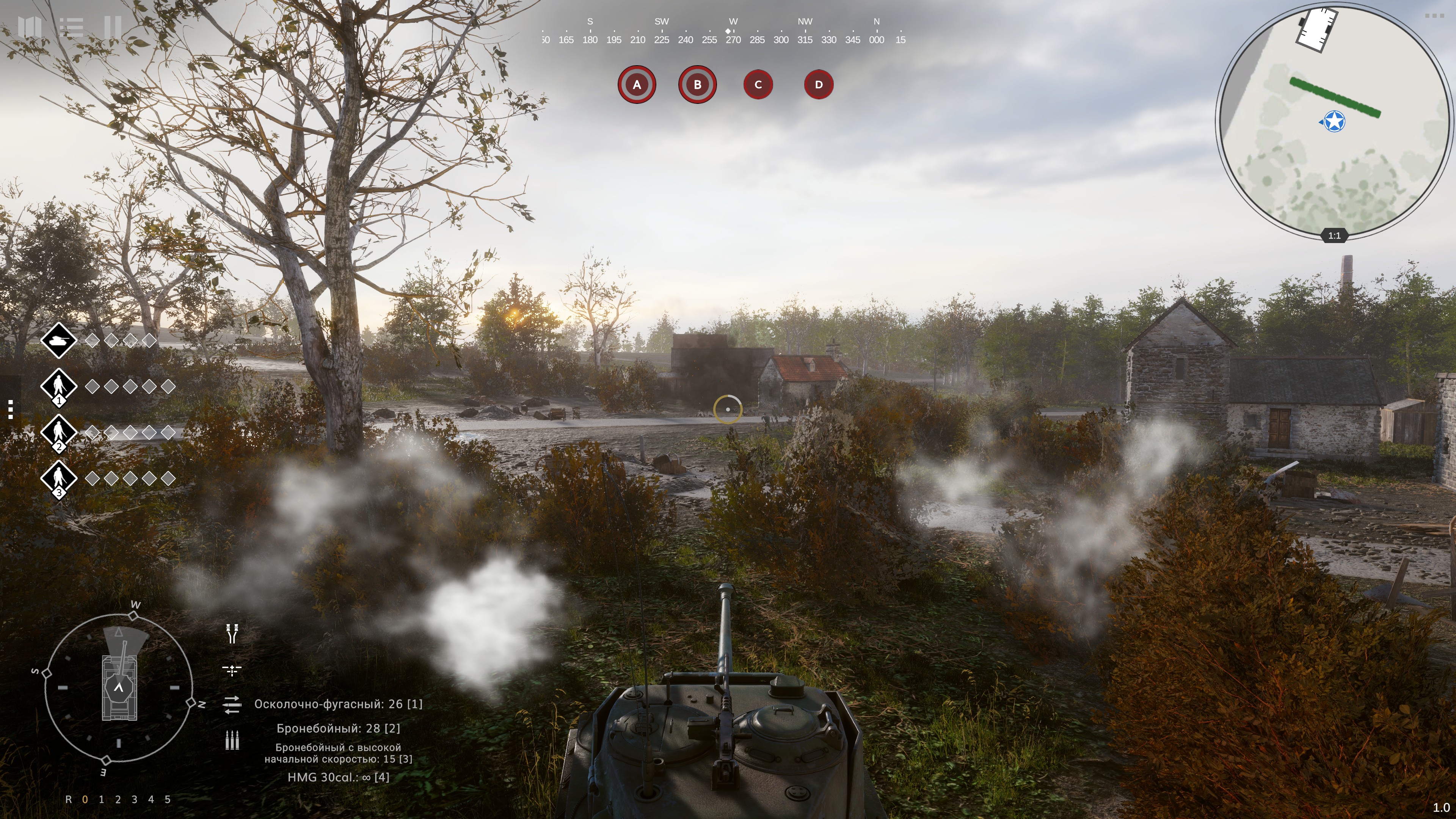Toggle the minimap 1:1 scale label
The width and height of the screenshot is (1456, 819).
coord(1334,236)
